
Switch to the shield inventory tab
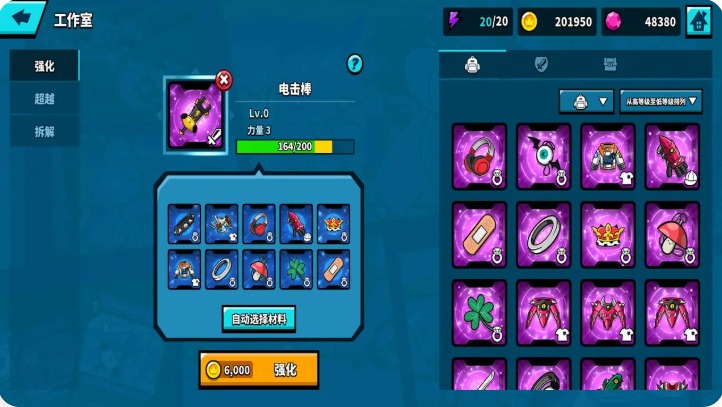[x=541, y=65]
